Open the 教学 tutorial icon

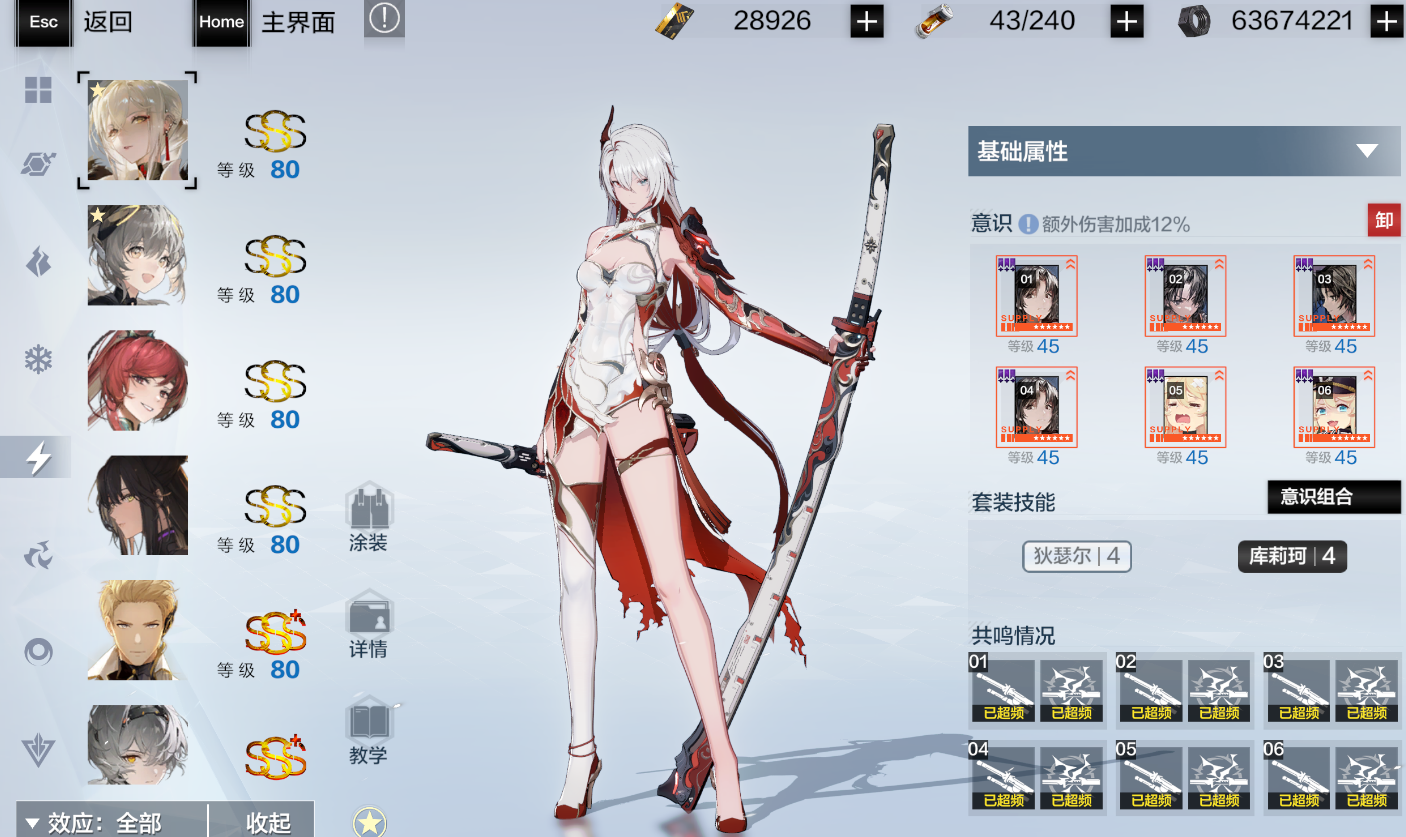pos(370,723)
